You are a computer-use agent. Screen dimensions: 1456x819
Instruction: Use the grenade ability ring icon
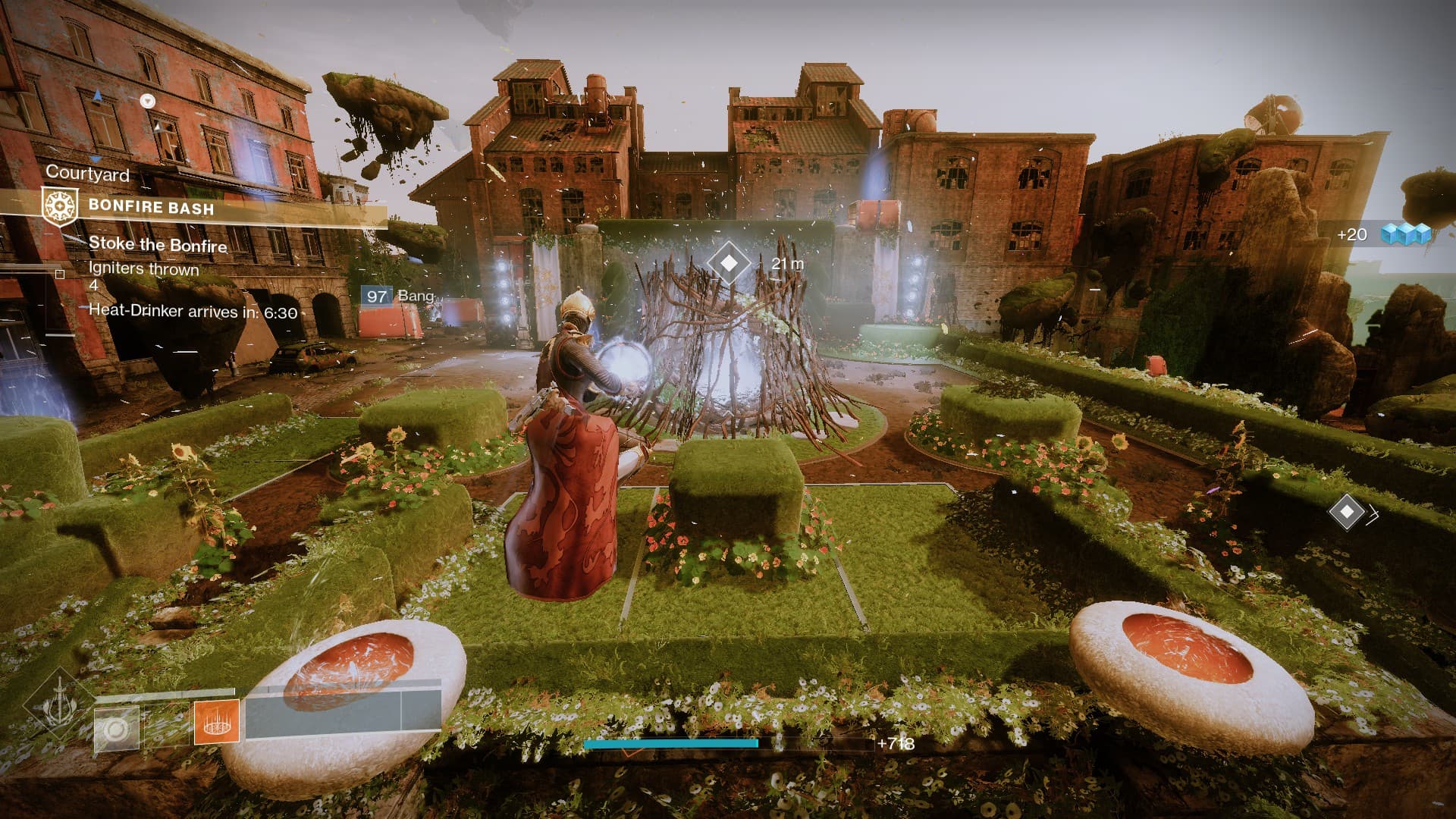[116, 730]
